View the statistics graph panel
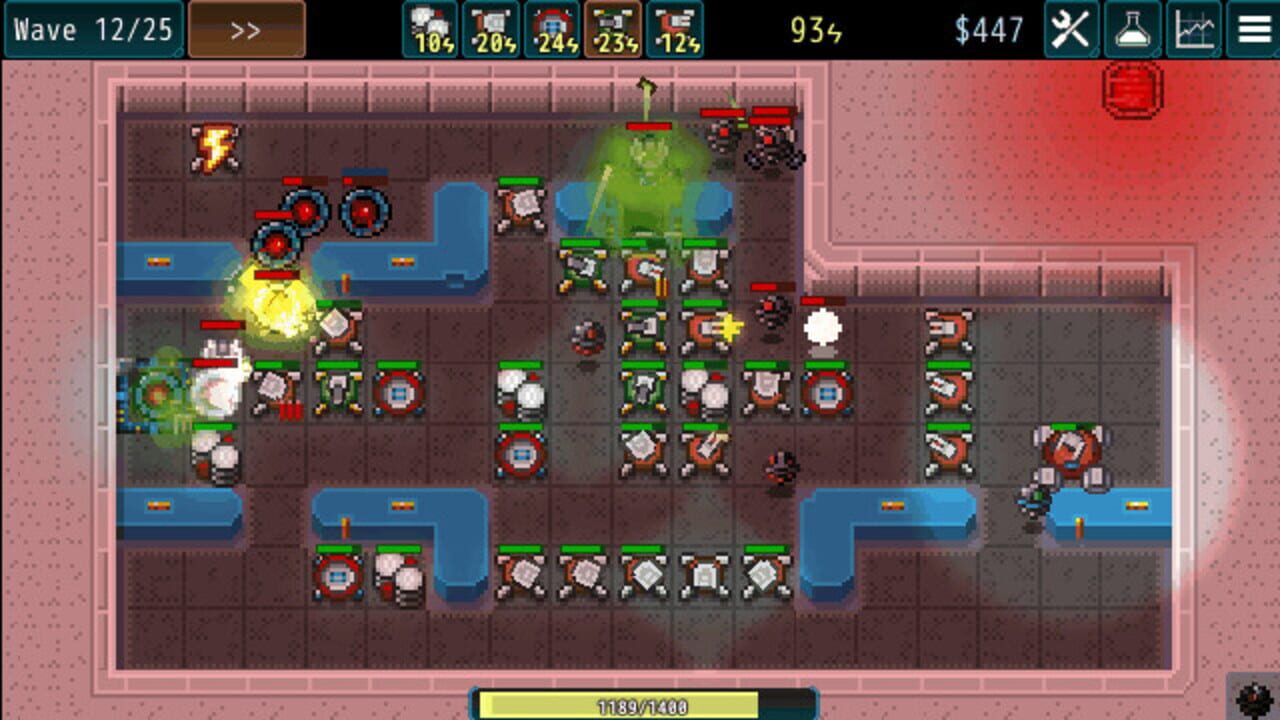Screen dimensions: 1280x720 pos(1194,28)
